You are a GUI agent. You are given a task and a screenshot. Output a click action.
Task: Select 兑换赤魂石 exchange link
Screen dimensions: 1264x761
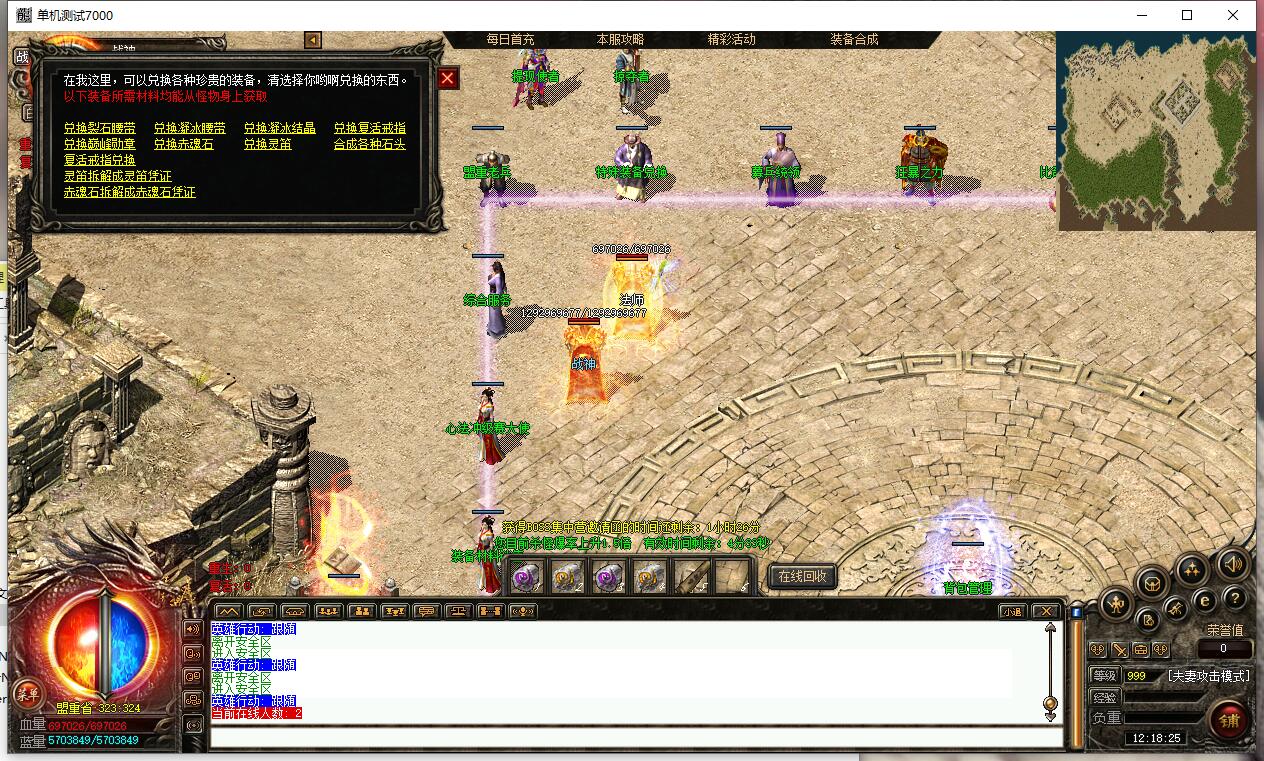click(184, 144)
